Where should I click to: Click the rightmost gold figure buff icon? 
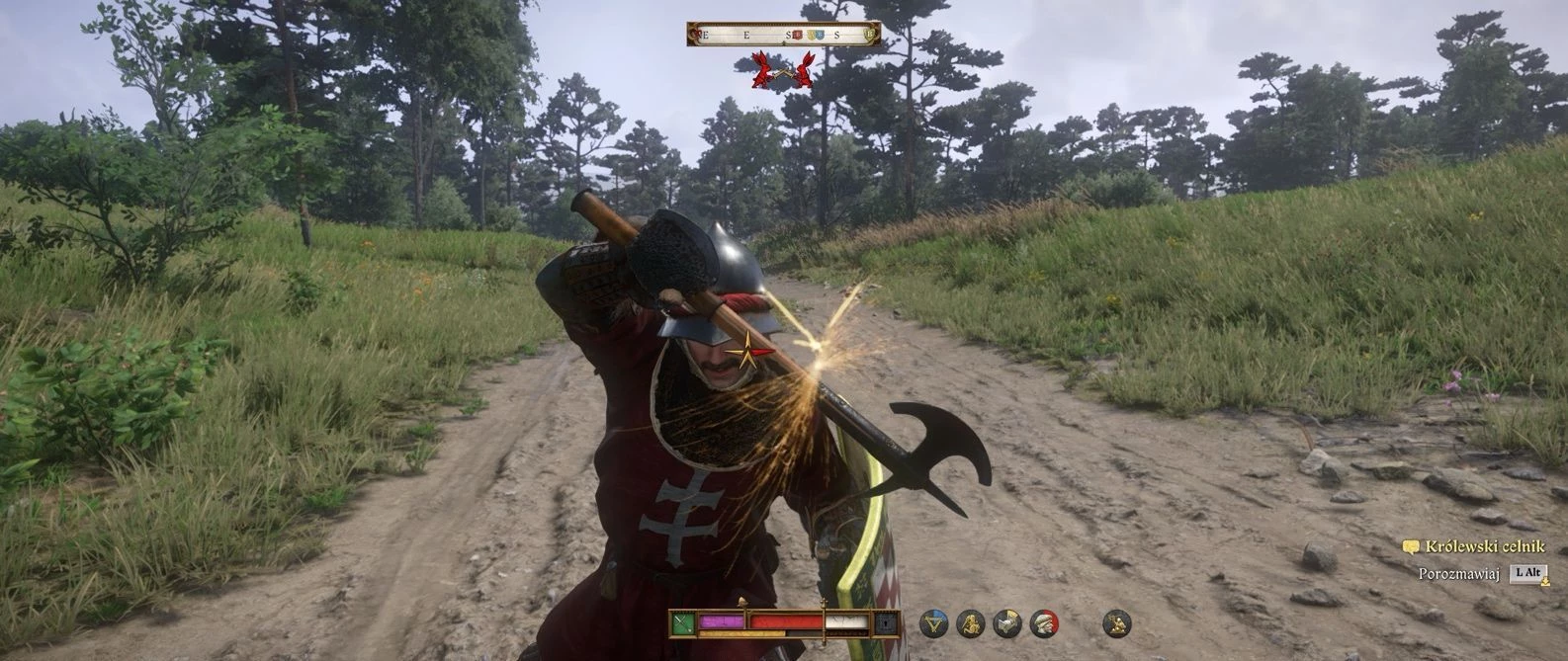point(1116,623)
